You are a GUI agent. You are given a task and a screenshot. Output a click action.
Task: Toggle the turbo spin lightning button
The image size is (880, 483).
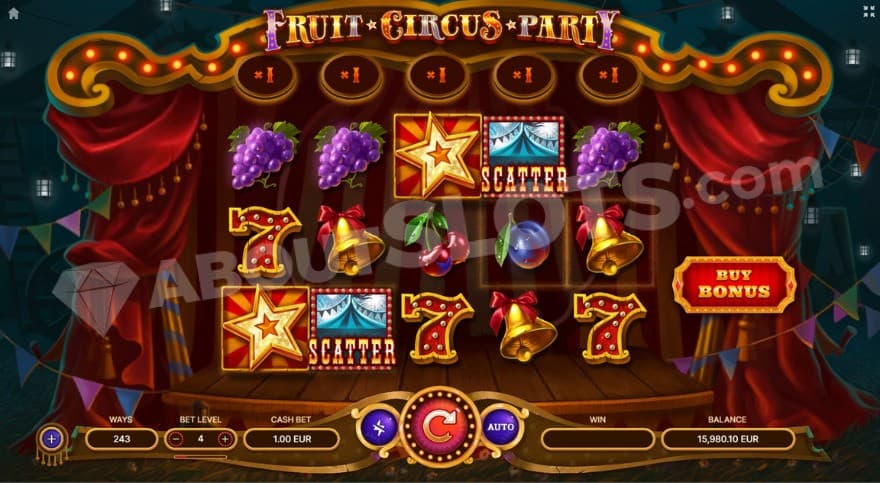point(379,428)
